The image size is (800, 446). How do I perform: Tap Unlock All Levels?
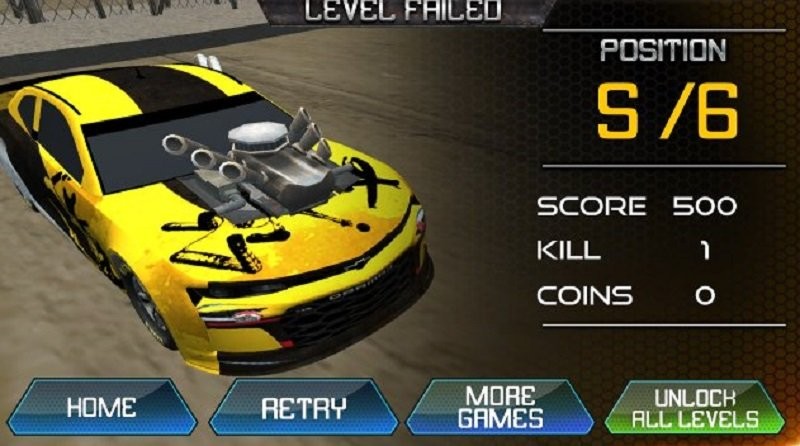click(x=695, y=407)
